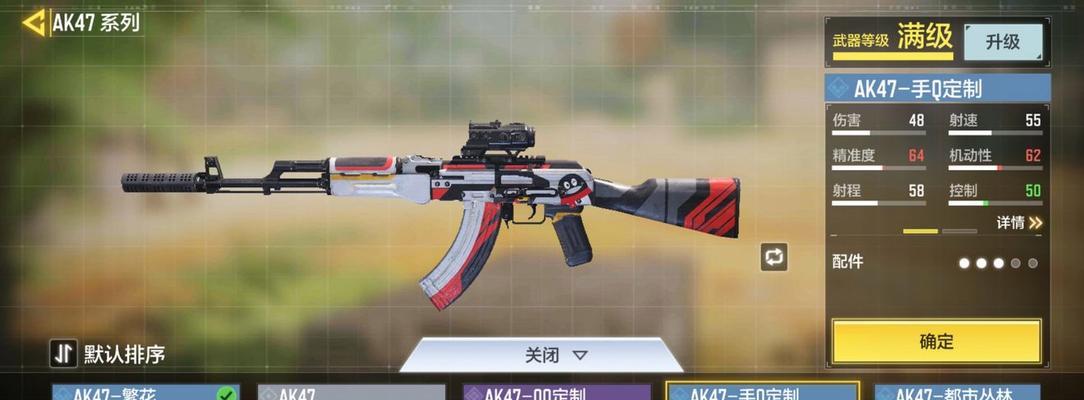Open the 详情 stats details
The height and width of the screenshot is (400, 1084).
[x=1018, y=223]
